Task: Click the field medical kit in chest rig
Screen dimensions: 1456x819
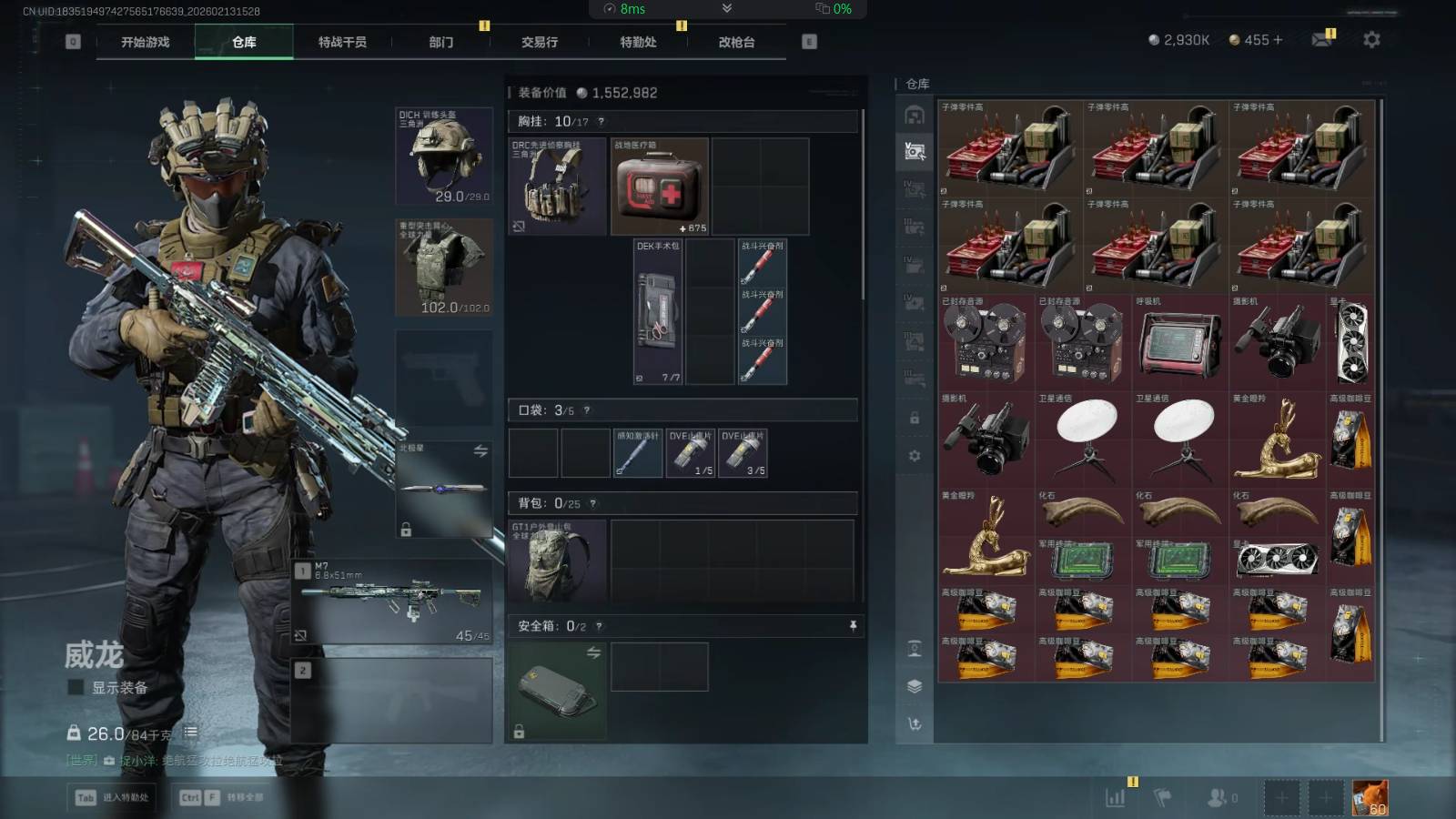Action: point(660,187)
